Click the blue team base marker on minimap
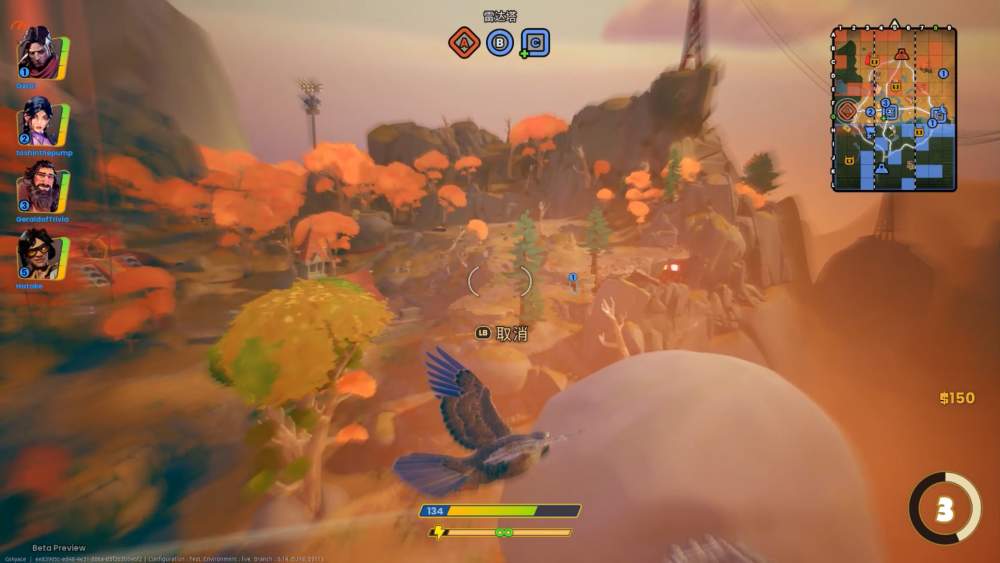Viewport: 1000px width, 563px height. [x=882, y=168]
